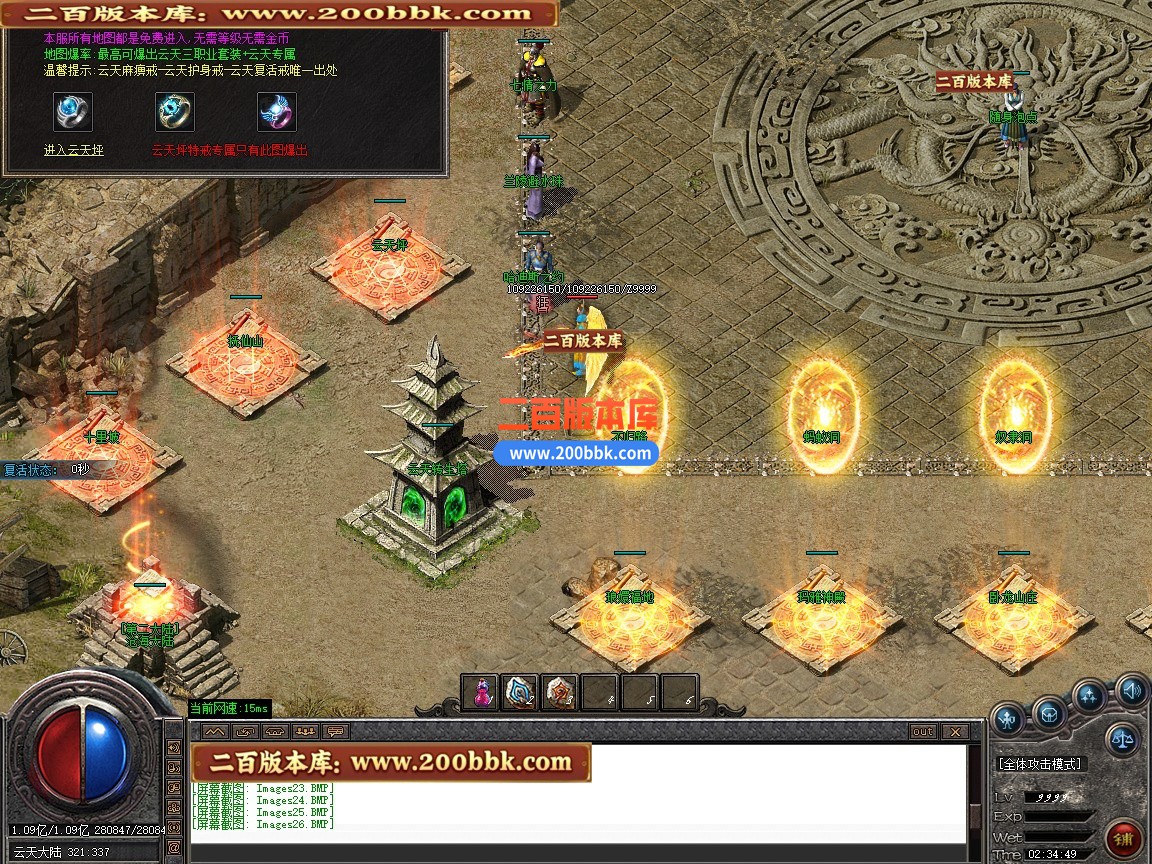1152x864 pixels.
Task: Select the winged purple ring icon
Action: (277, 112)
